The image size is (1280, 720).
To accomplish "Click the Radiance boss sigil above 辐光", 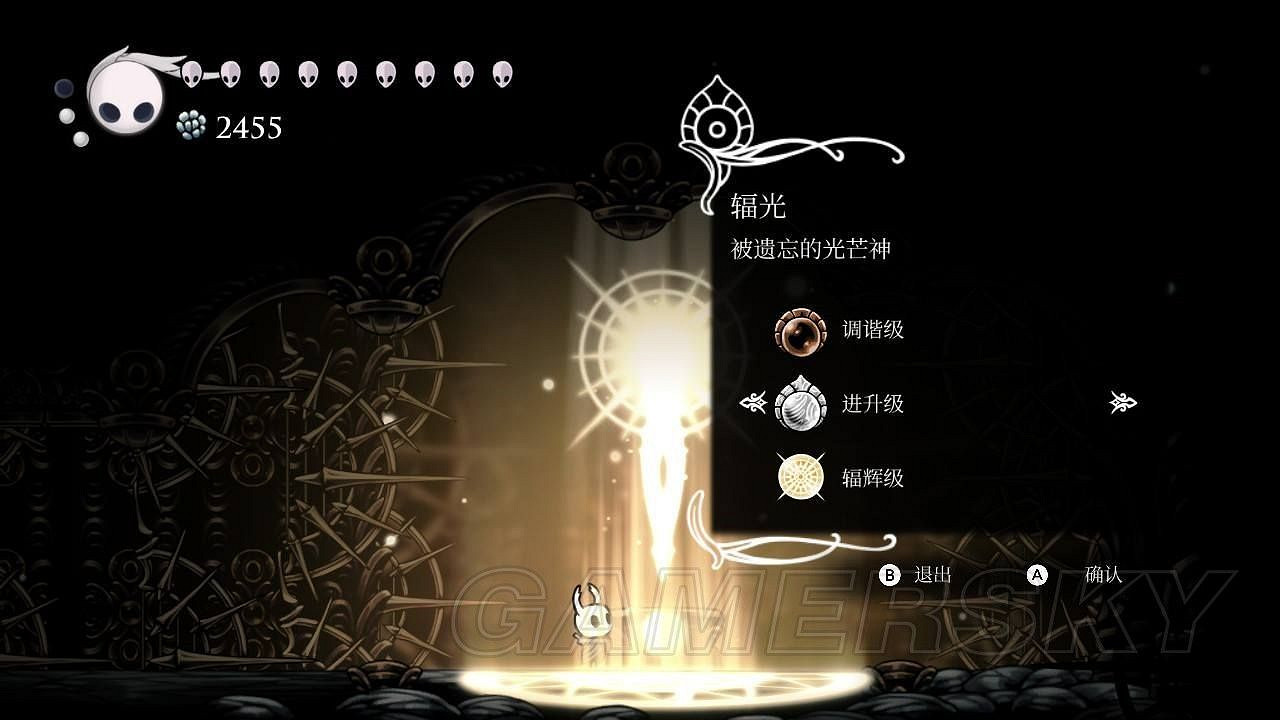I will (716, 125).
